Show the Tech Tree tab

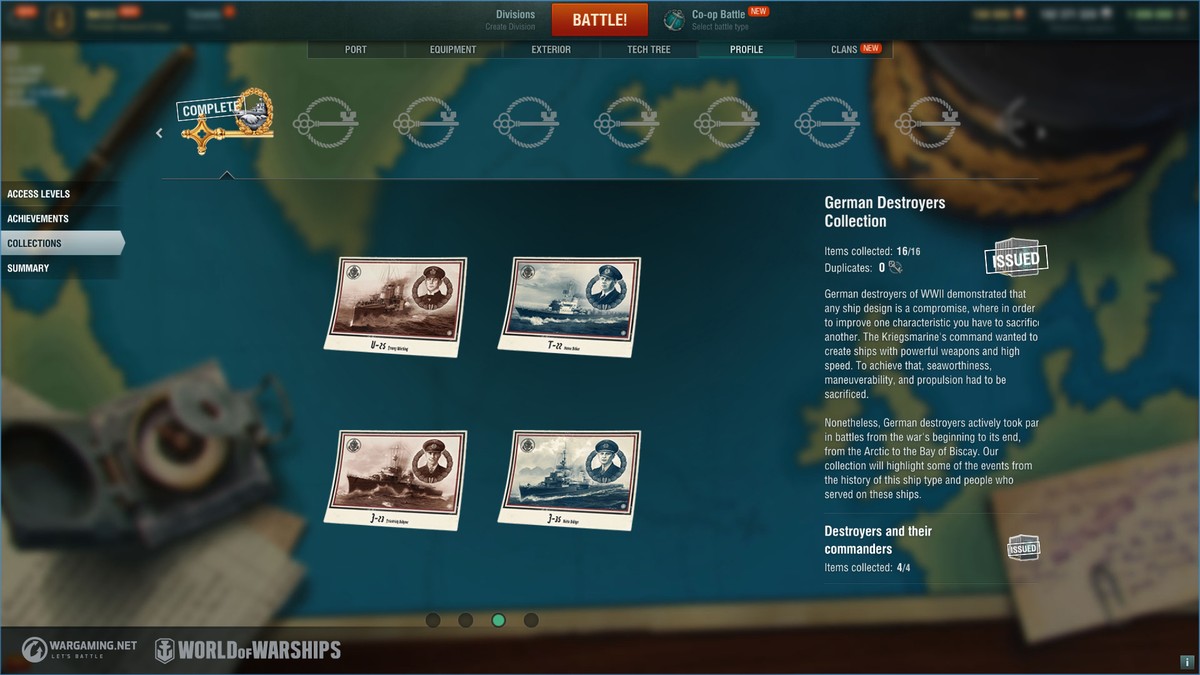pyautogui.click(x=649, y=49)
